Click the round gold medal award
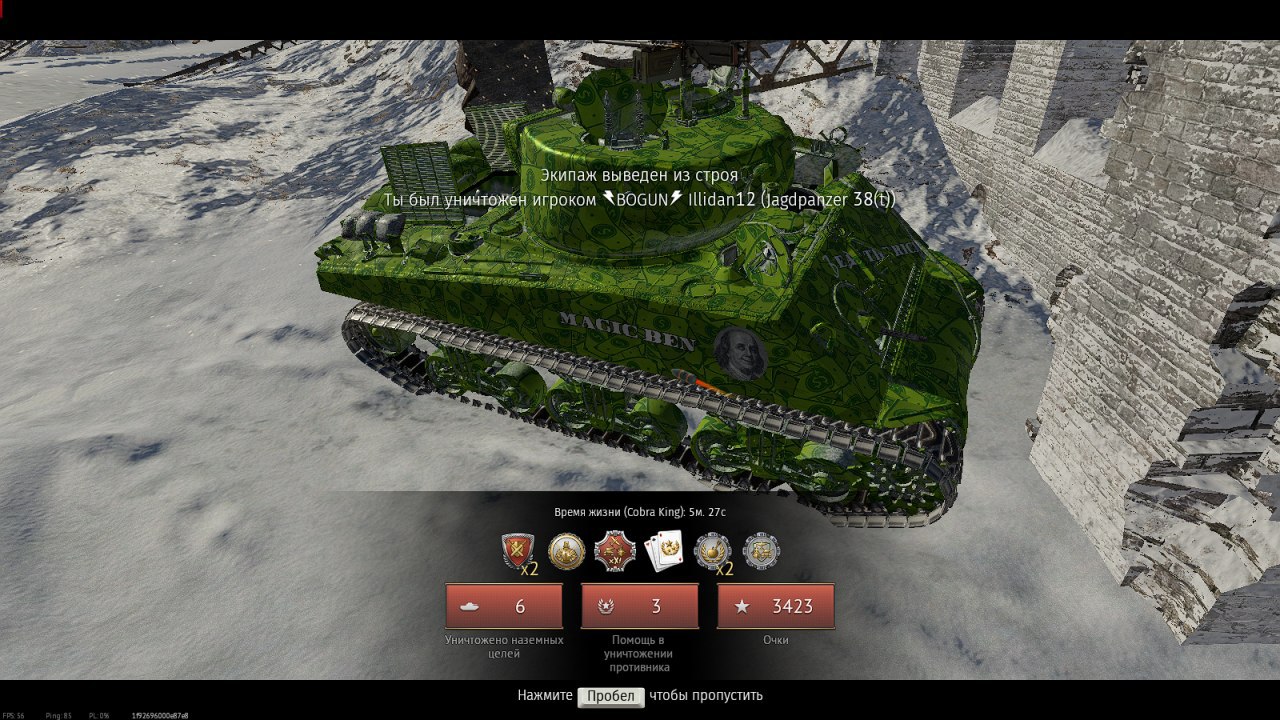Image resolution: width=1280 pixels, height=720 pixels. coord(567,551)
